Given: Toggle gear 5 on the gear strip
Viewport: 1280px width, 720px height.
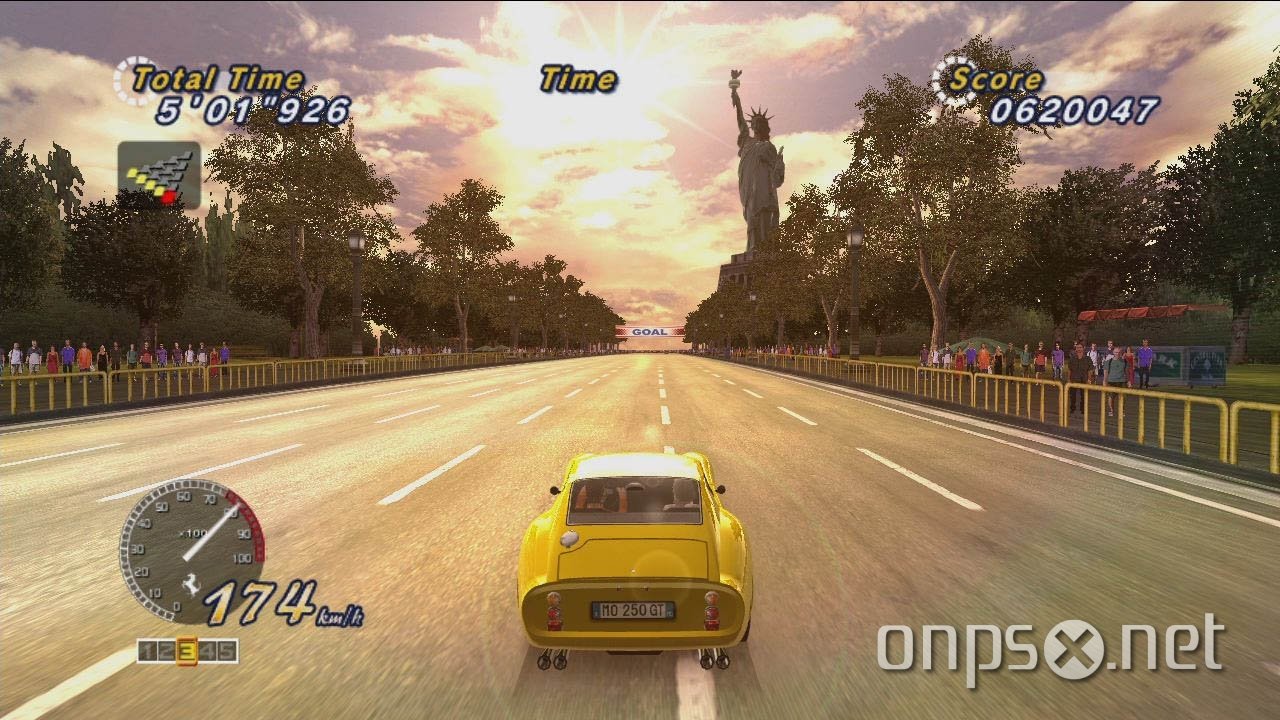Looking at the screenshot, I should (225, 650).
